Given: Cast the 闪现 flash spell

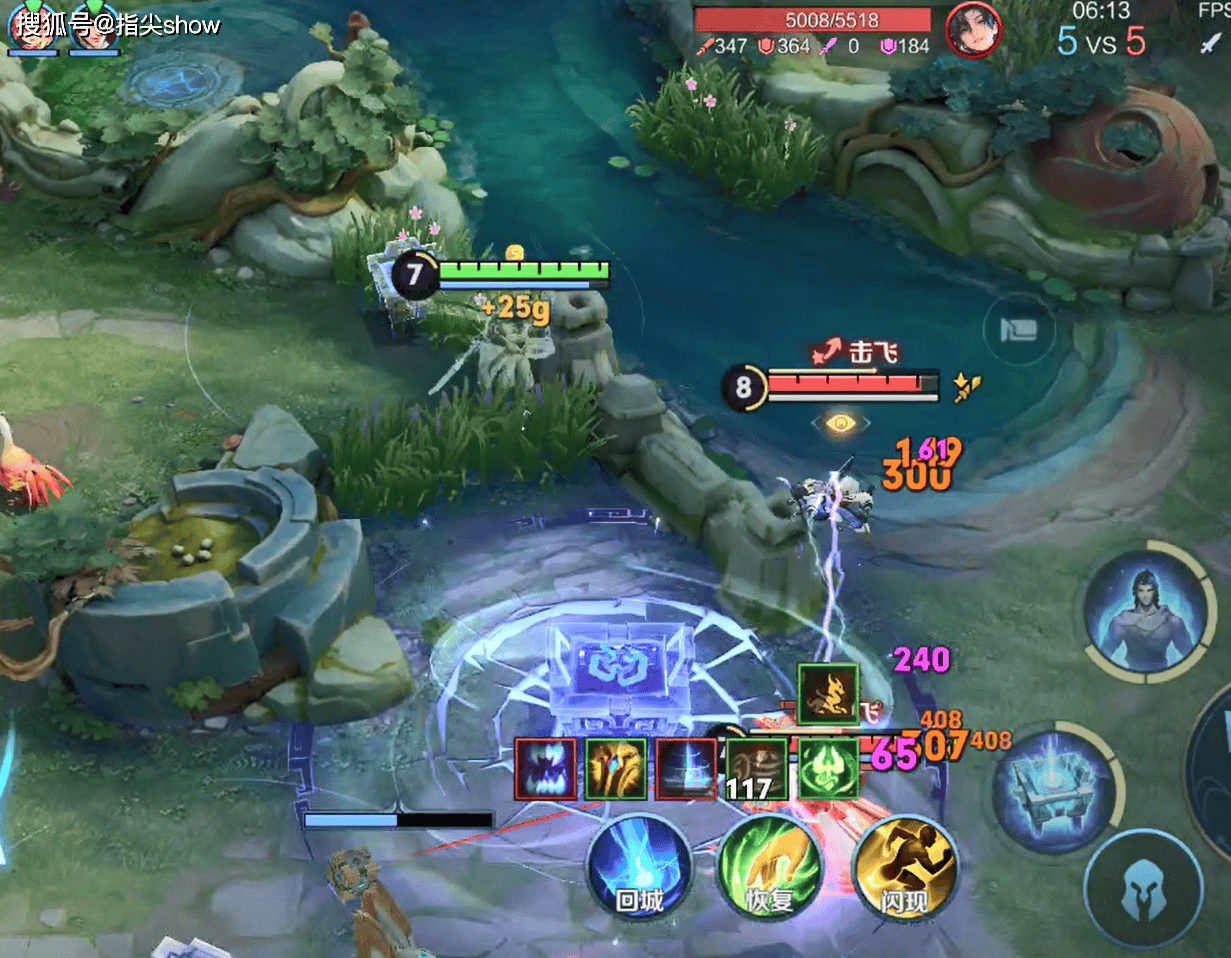Looking at the screenshot, I should pos(904,866).
